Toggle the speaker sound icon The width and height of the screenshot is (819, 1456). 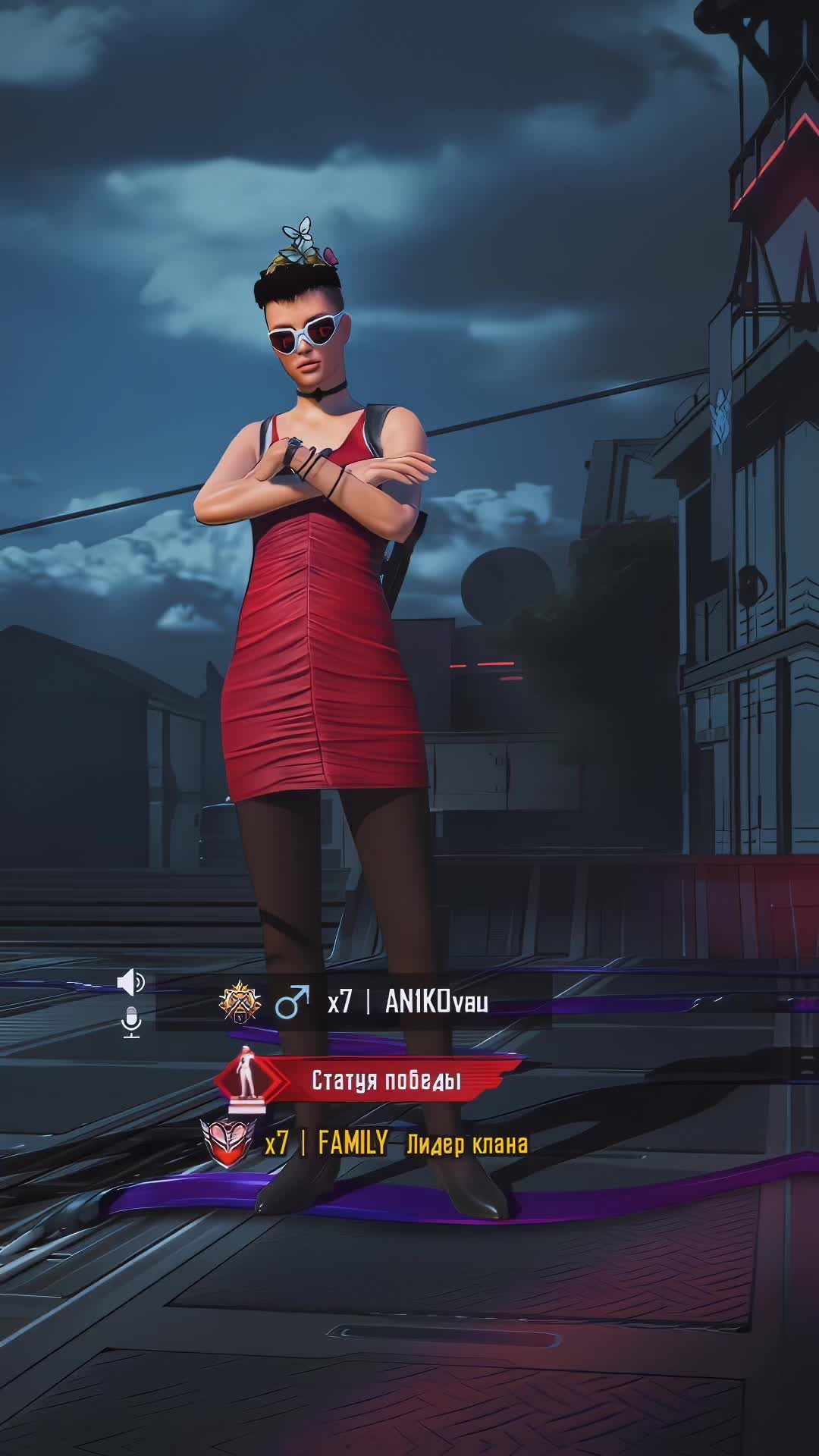coord(130,981)
